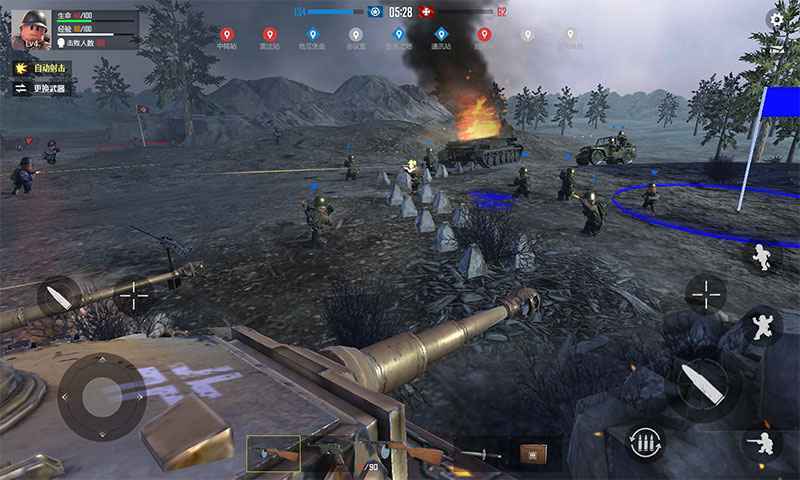Tap the soldier portrait avatar
The height and width of the screenshot is (480, 800).
(x=30, y=29)
